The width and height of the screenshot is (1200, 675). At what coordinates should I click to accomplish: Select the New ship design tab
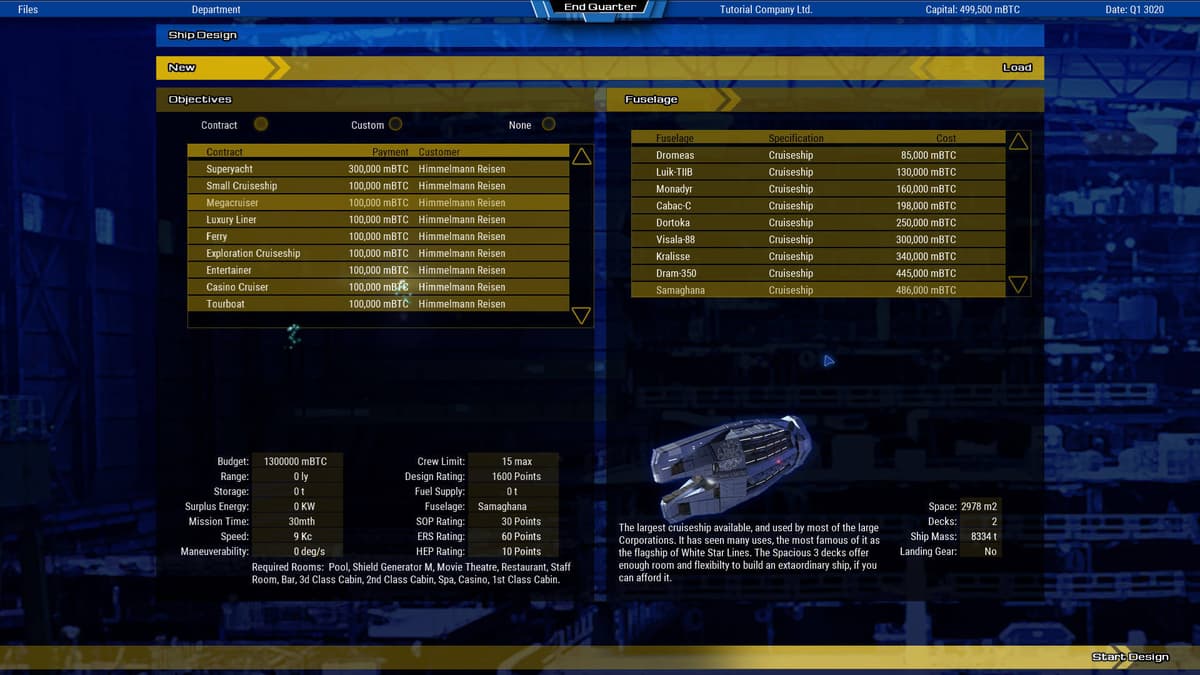(x=182, y=68)
